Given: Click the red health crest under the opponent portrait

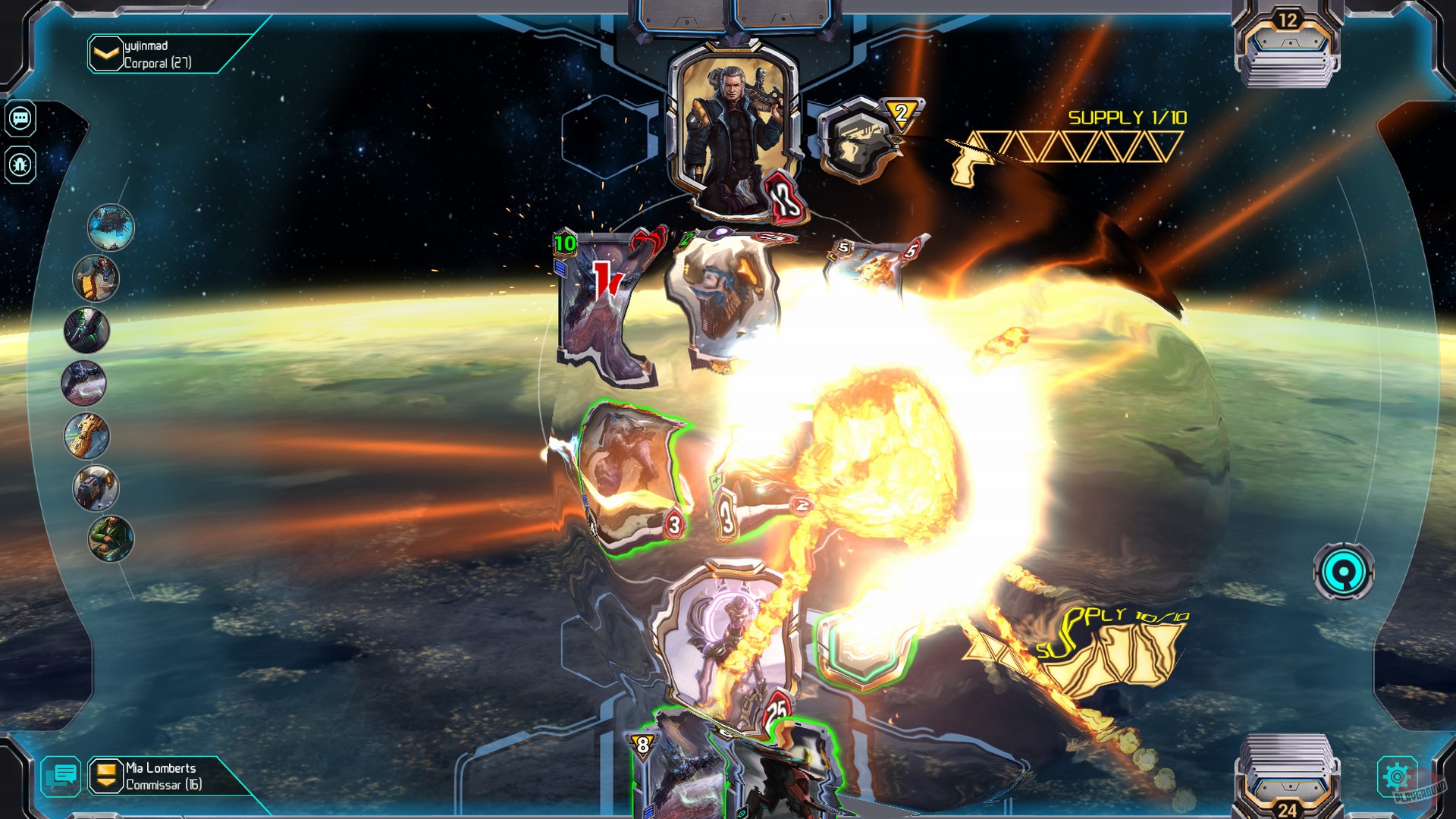Looking at the screenshot, I should point(784,196).
